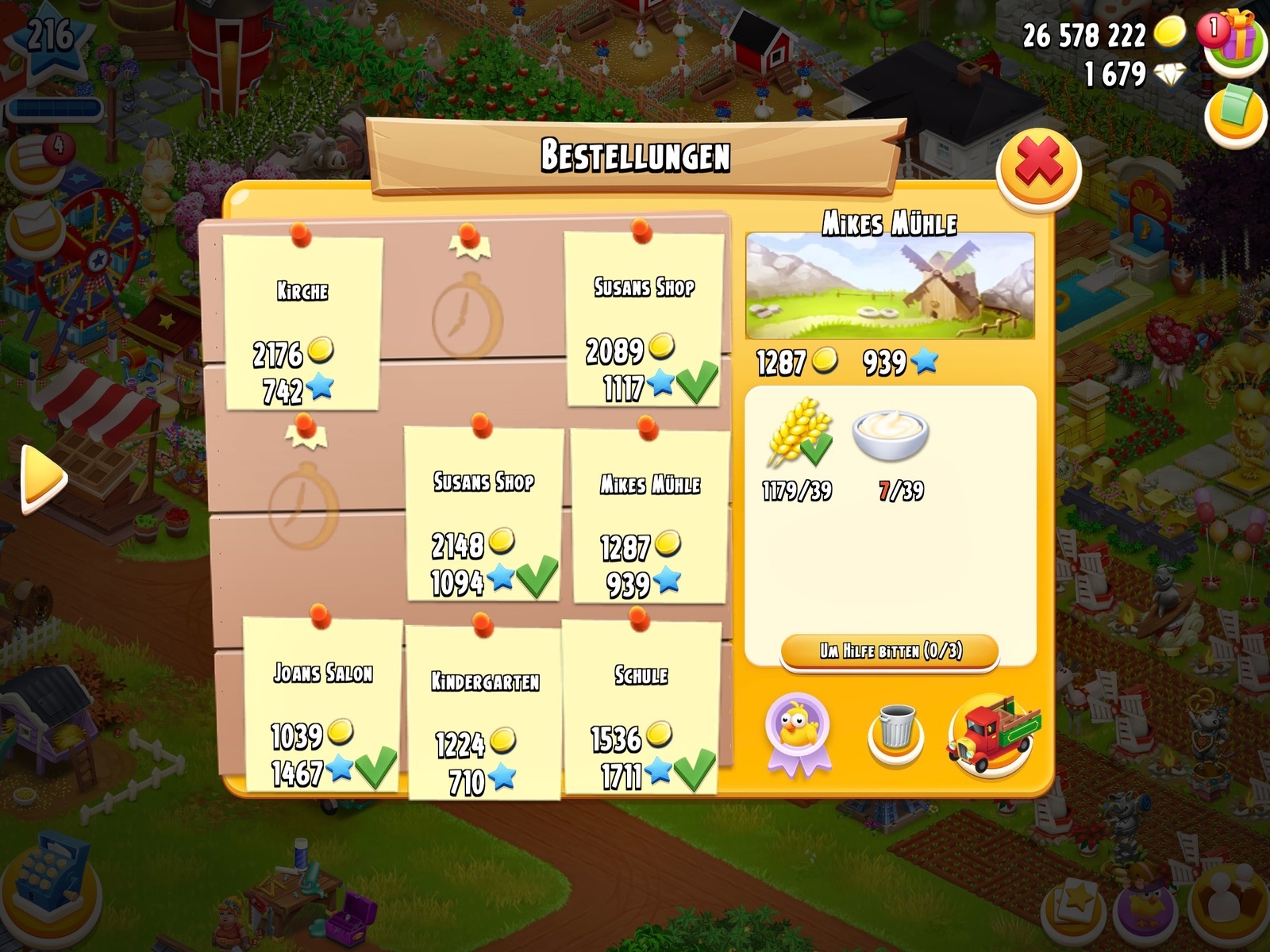The image size is (1270, 952).
Task: Open the green book icon
Action: click(x=1234, y=113)
